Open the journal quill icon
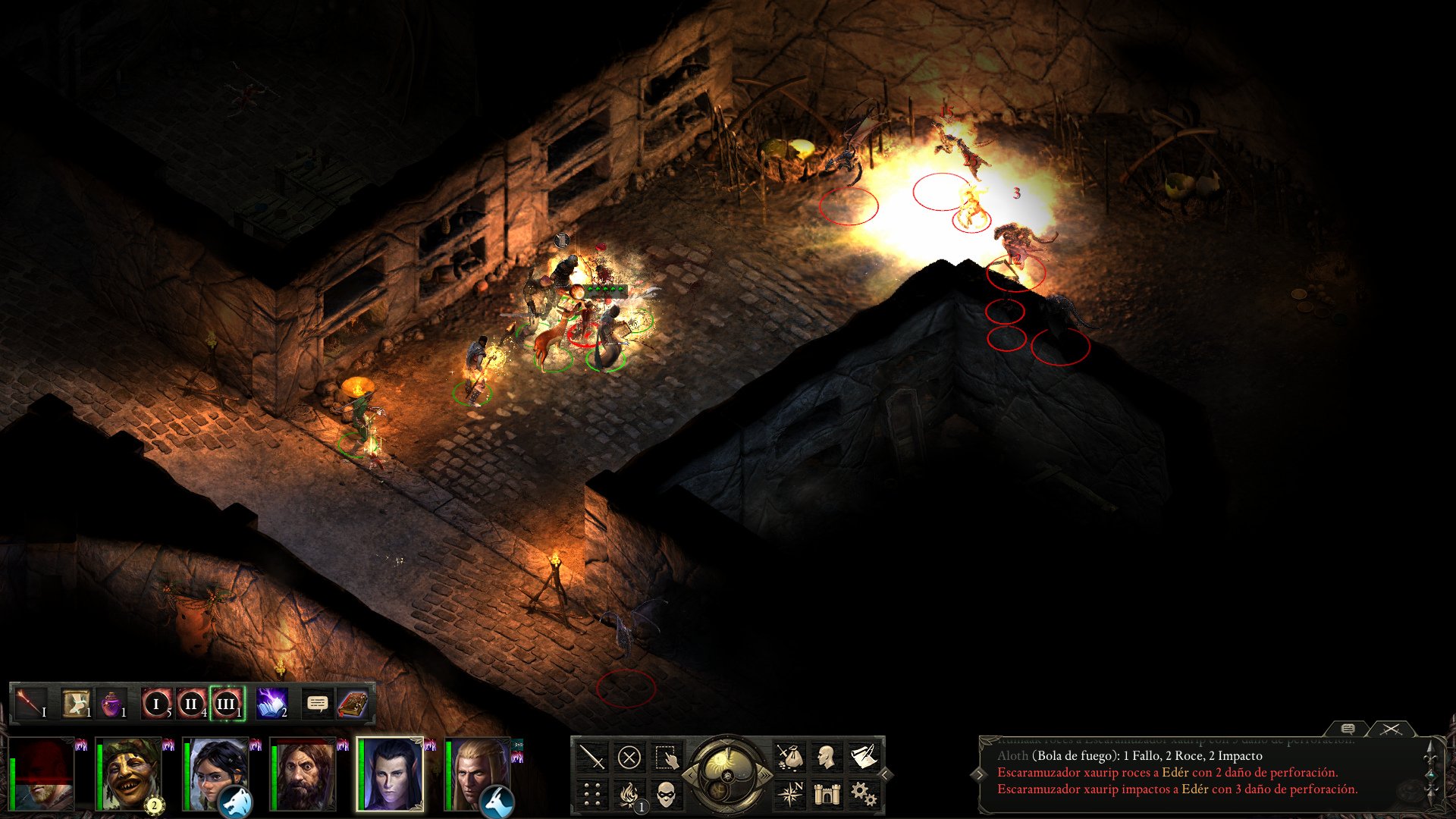 pos(864,755)
